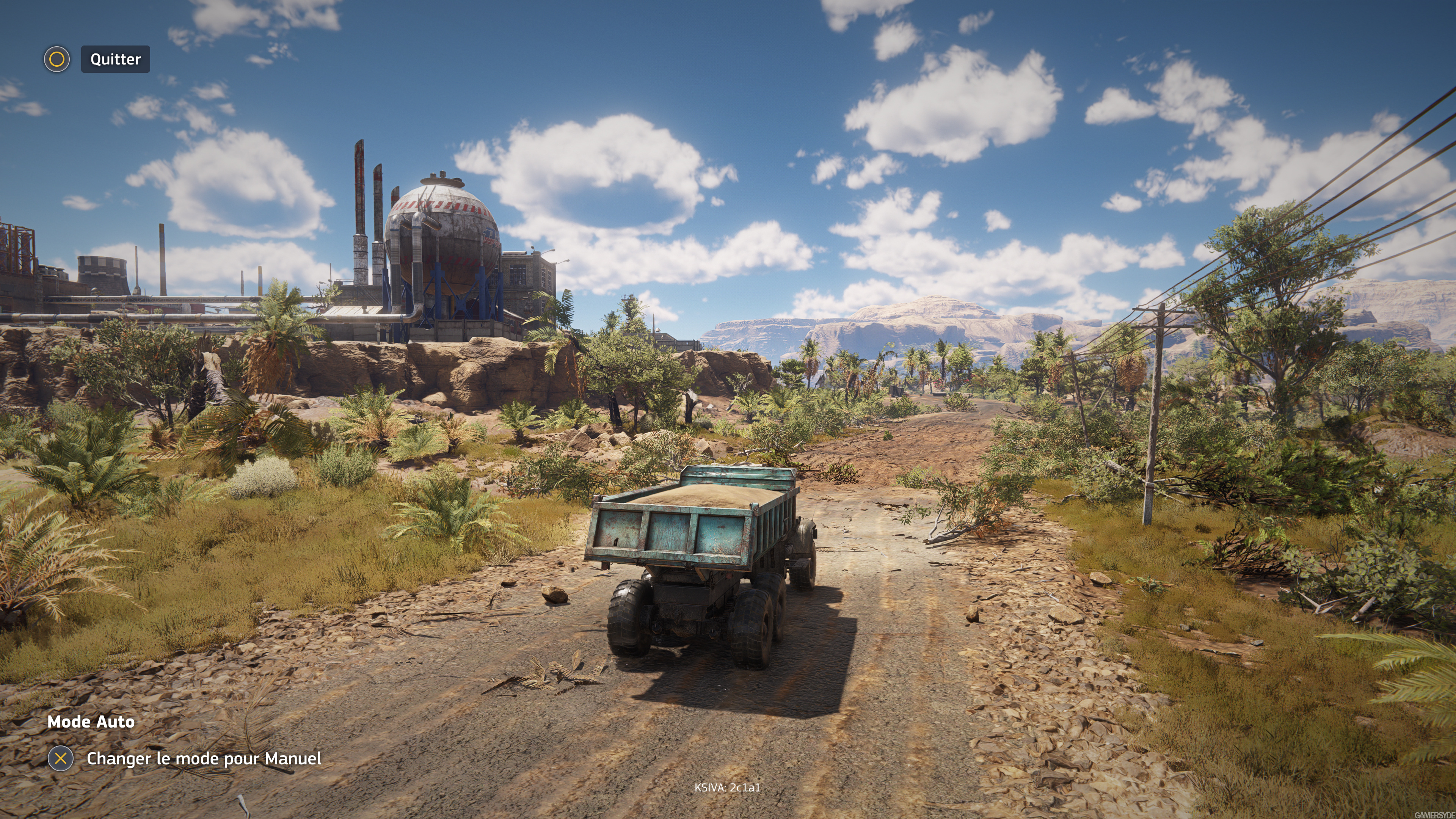Select "Changer le mode pour Manuel" option
The height and width of the screenshot is (819, 1456).
point(204,758)
